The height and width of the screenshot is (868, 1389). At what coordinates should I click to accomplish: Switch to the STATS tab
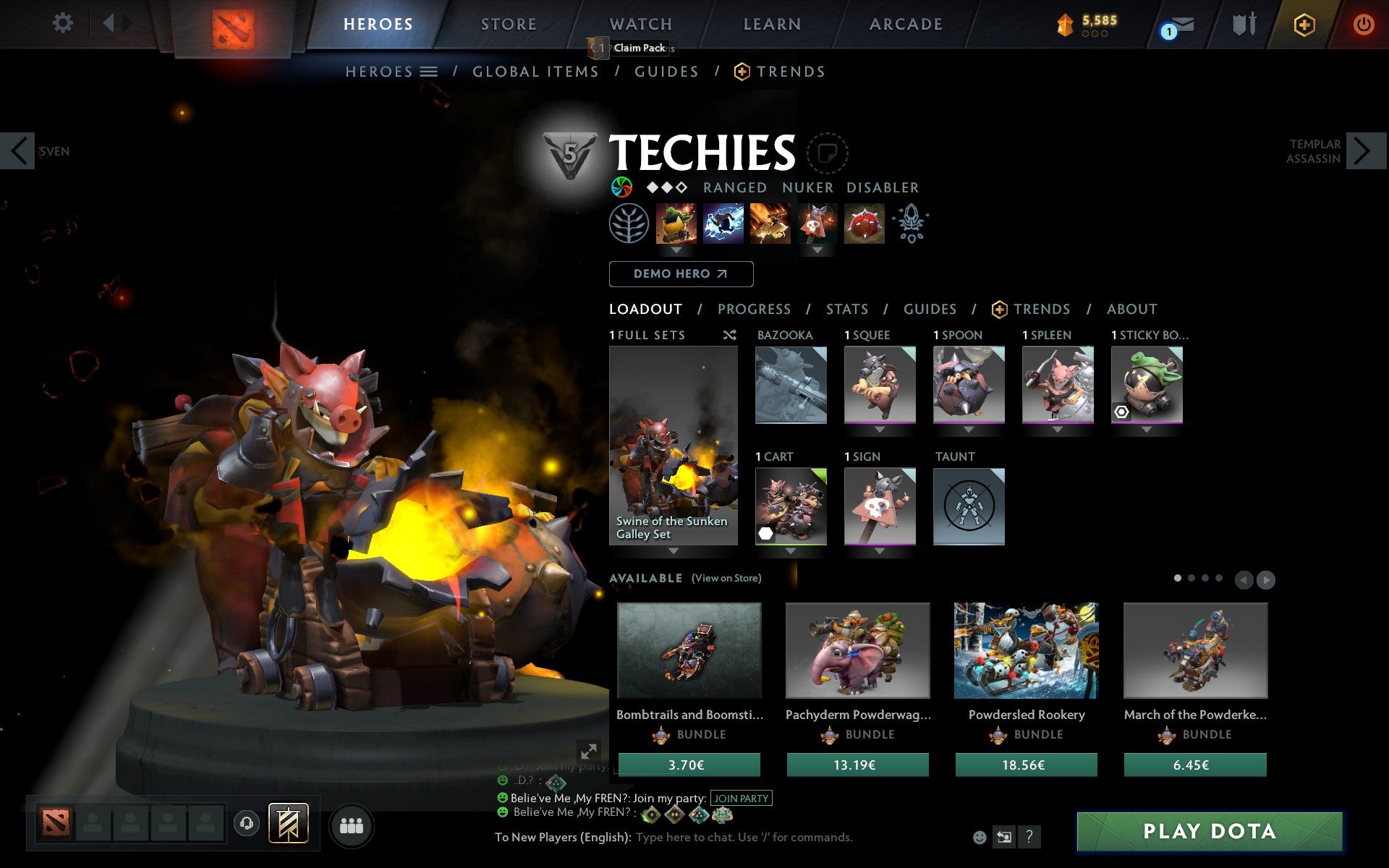(x=846, y=309)
